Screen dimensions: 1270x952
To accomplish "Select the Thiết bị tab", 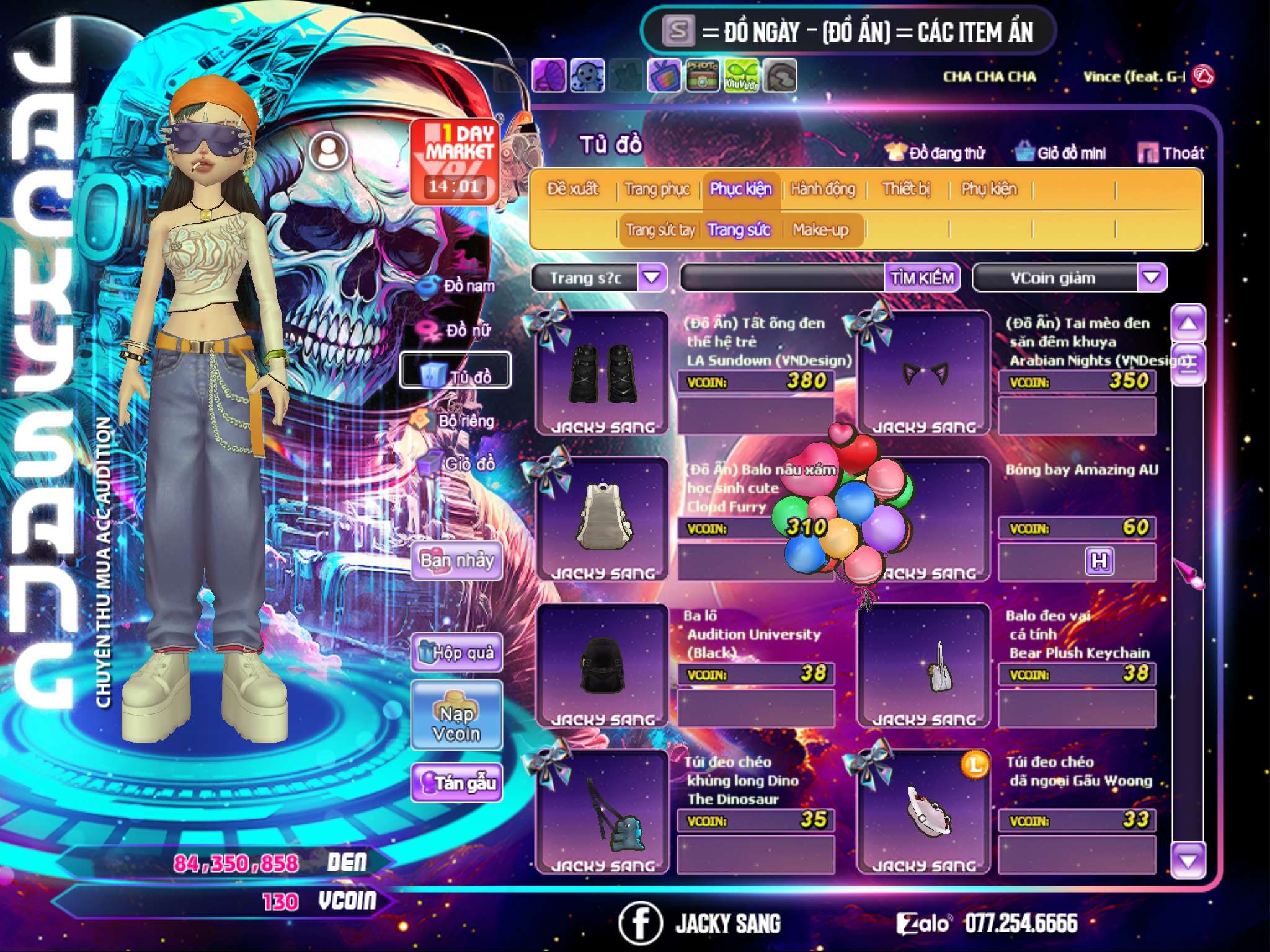I will click(x=906, y=189).
